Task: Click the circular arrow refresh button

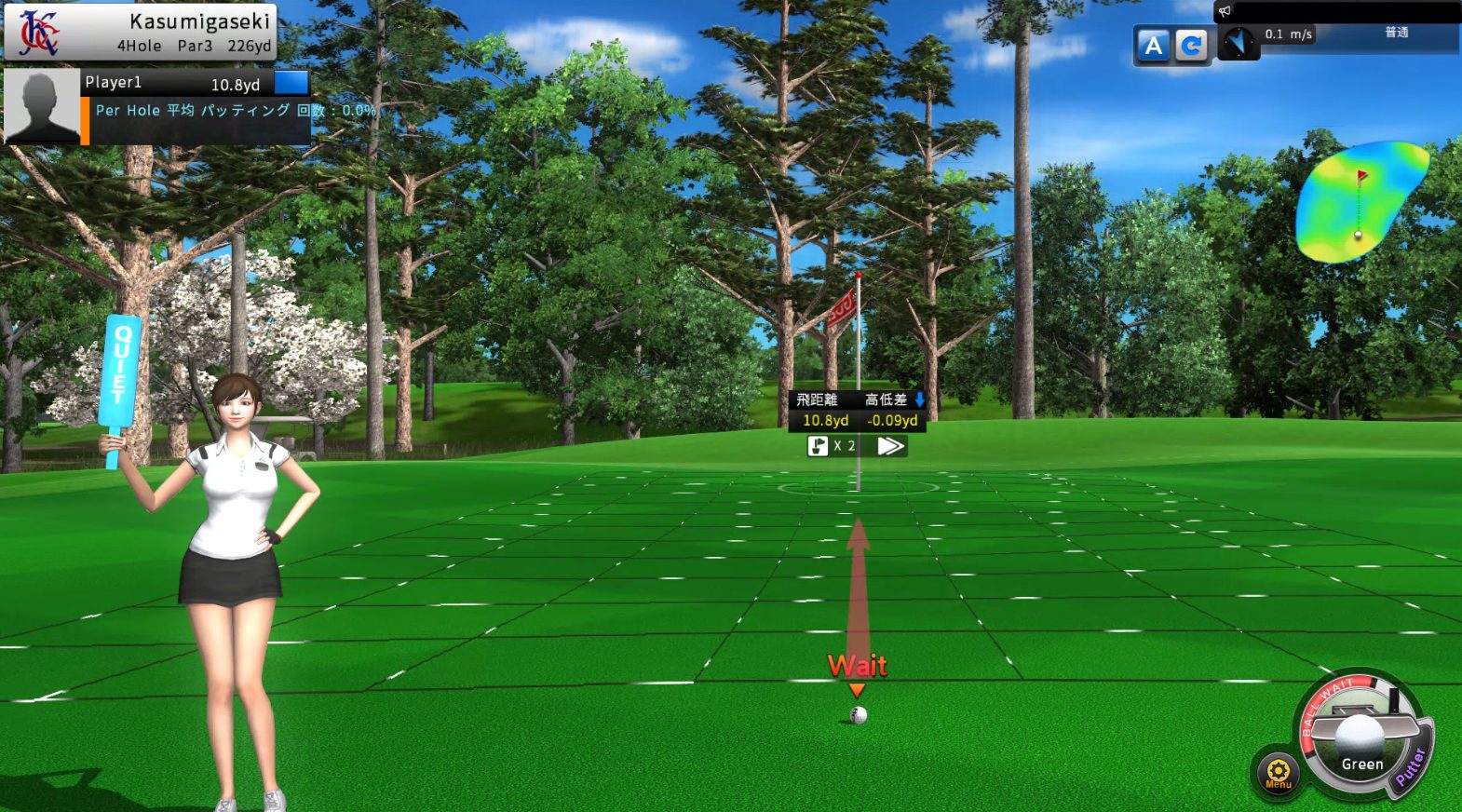Action: point(1191,46)
